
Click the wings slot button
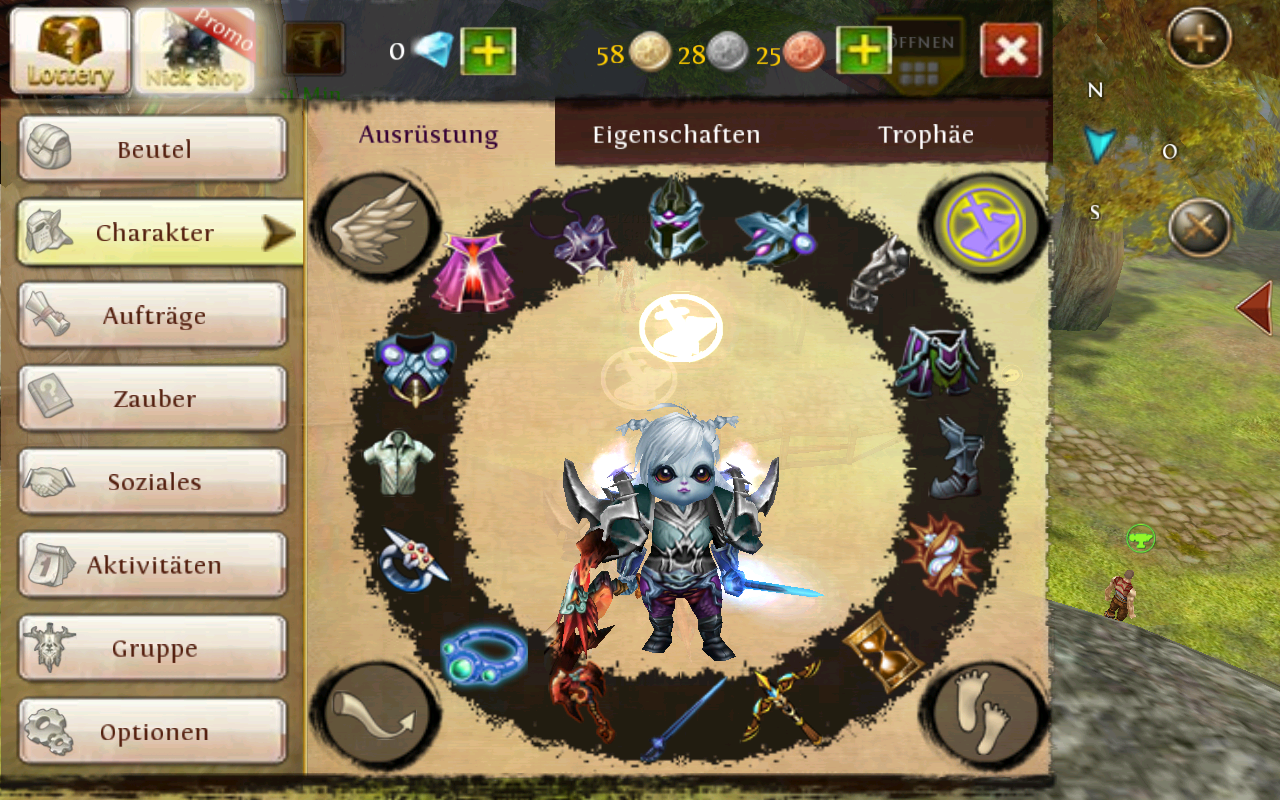pos(376,225)
